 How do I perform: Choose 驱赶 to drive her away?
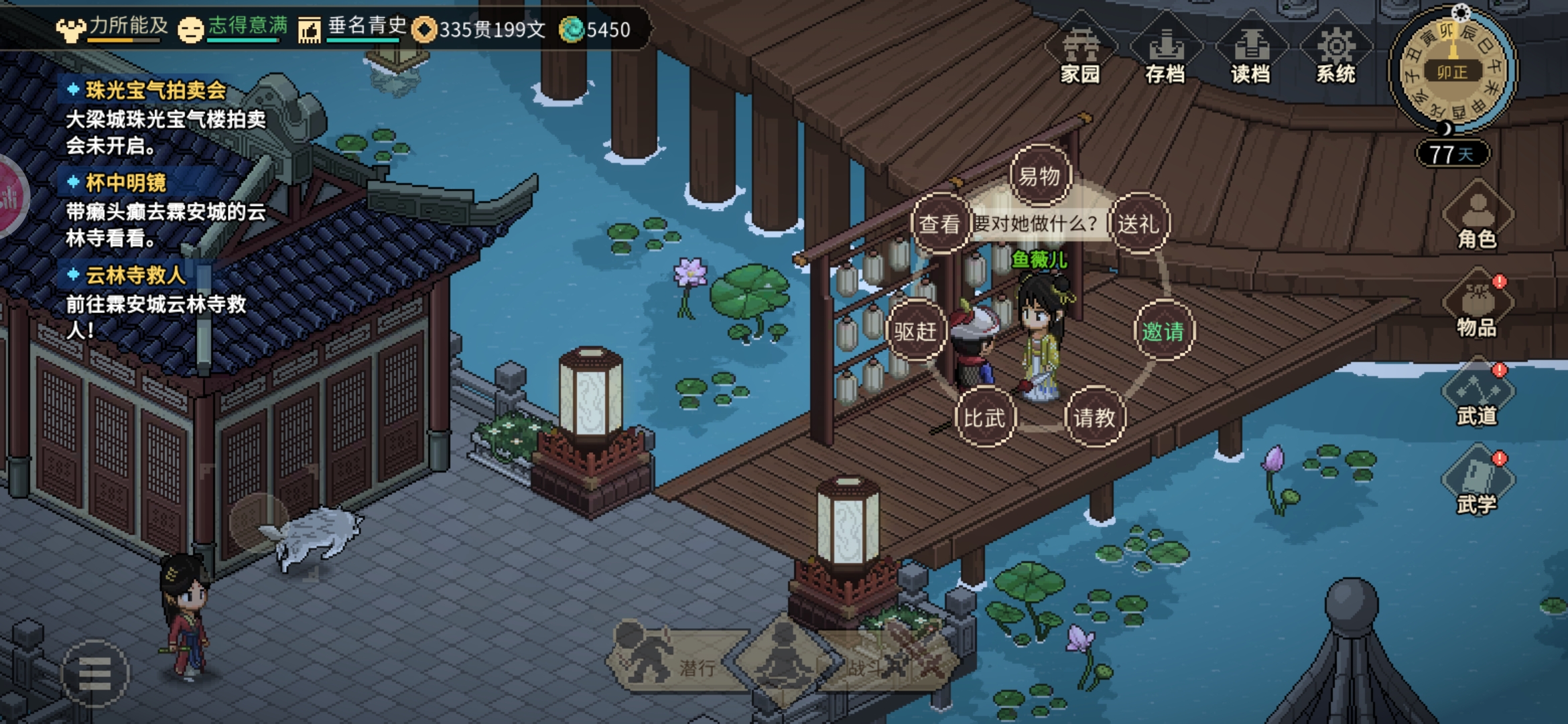click(x=915, y=331)
